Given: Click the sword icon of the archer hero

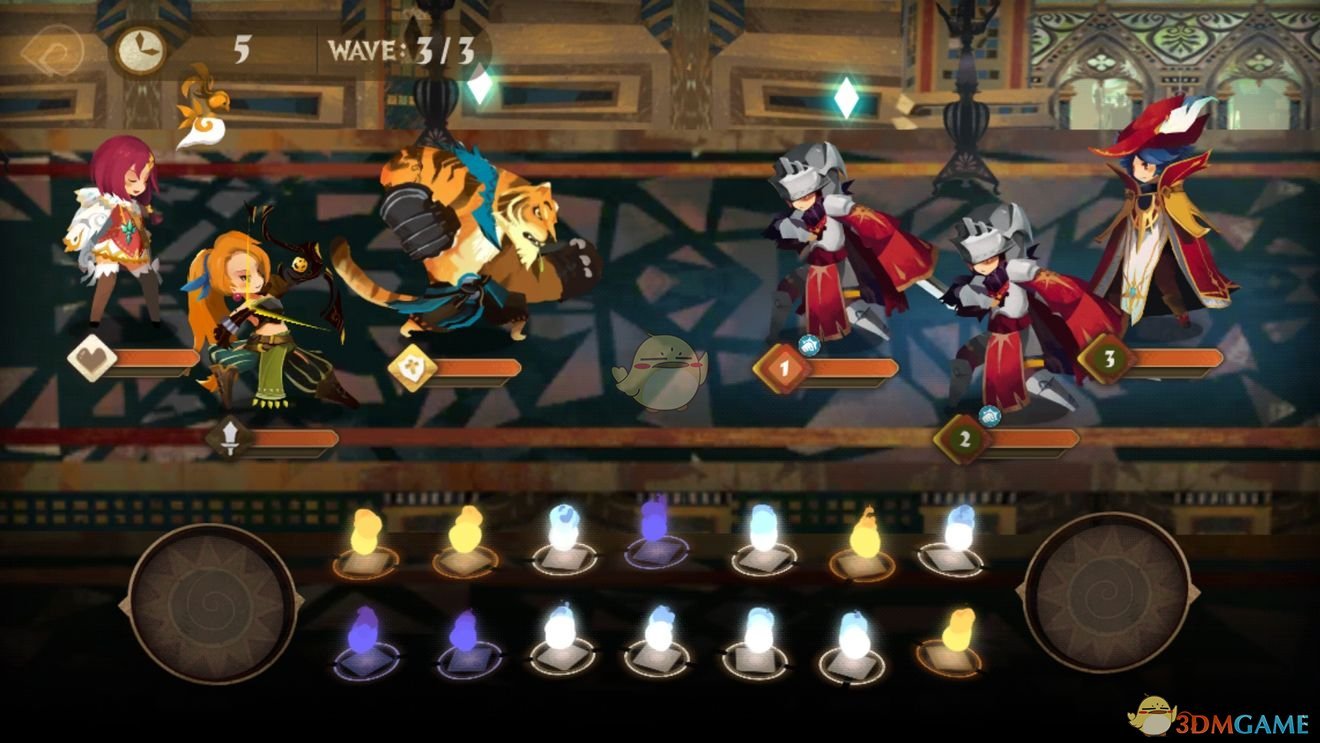Looking at the screenshot, I should 230,439.
